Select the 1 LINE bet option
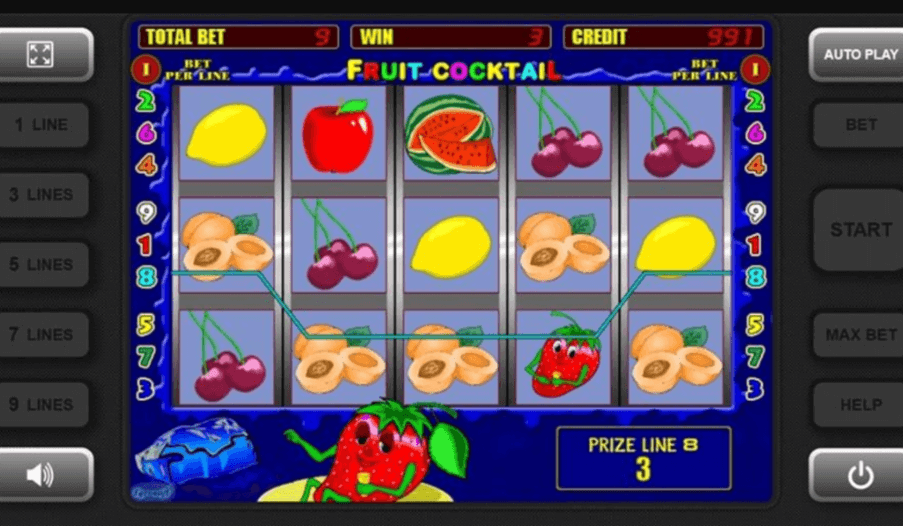 pyautogui.click(x=41, y=125)
